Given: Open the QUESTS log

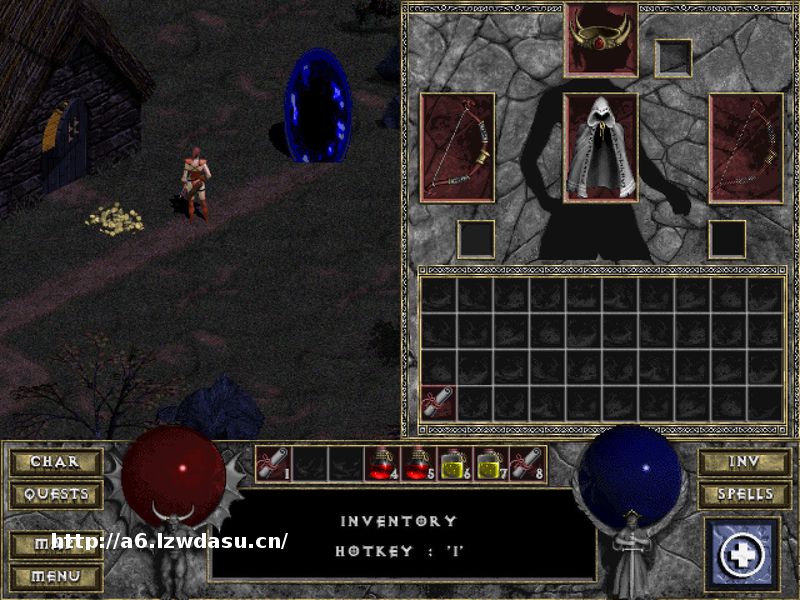Looking at the screenshot, I should [56, 494].
